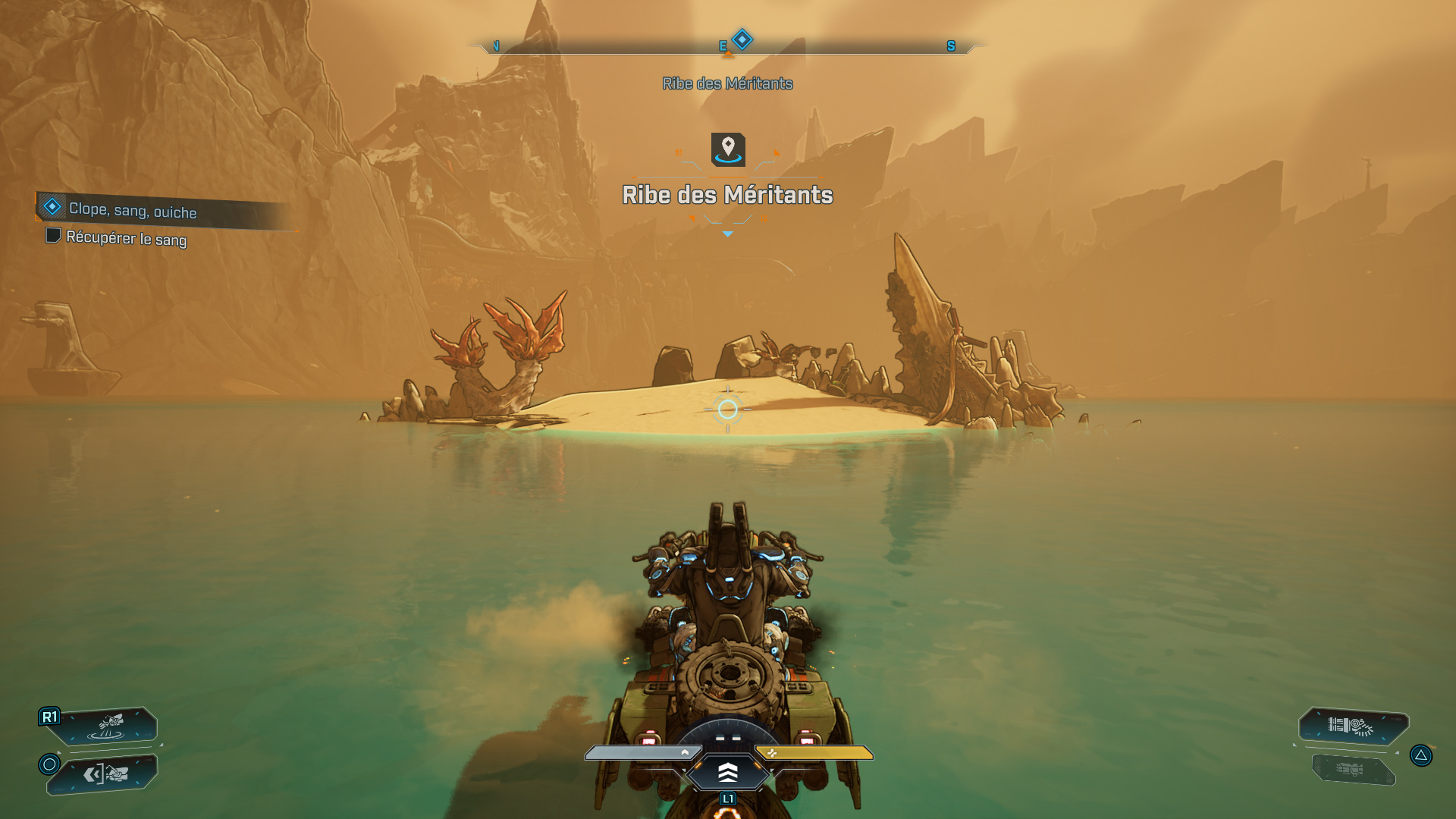Viewport: 1456px width, 819px height.
Task: Select the active vehicle weapon panel
Action: pyautogui.click(x=1352, y=726)
